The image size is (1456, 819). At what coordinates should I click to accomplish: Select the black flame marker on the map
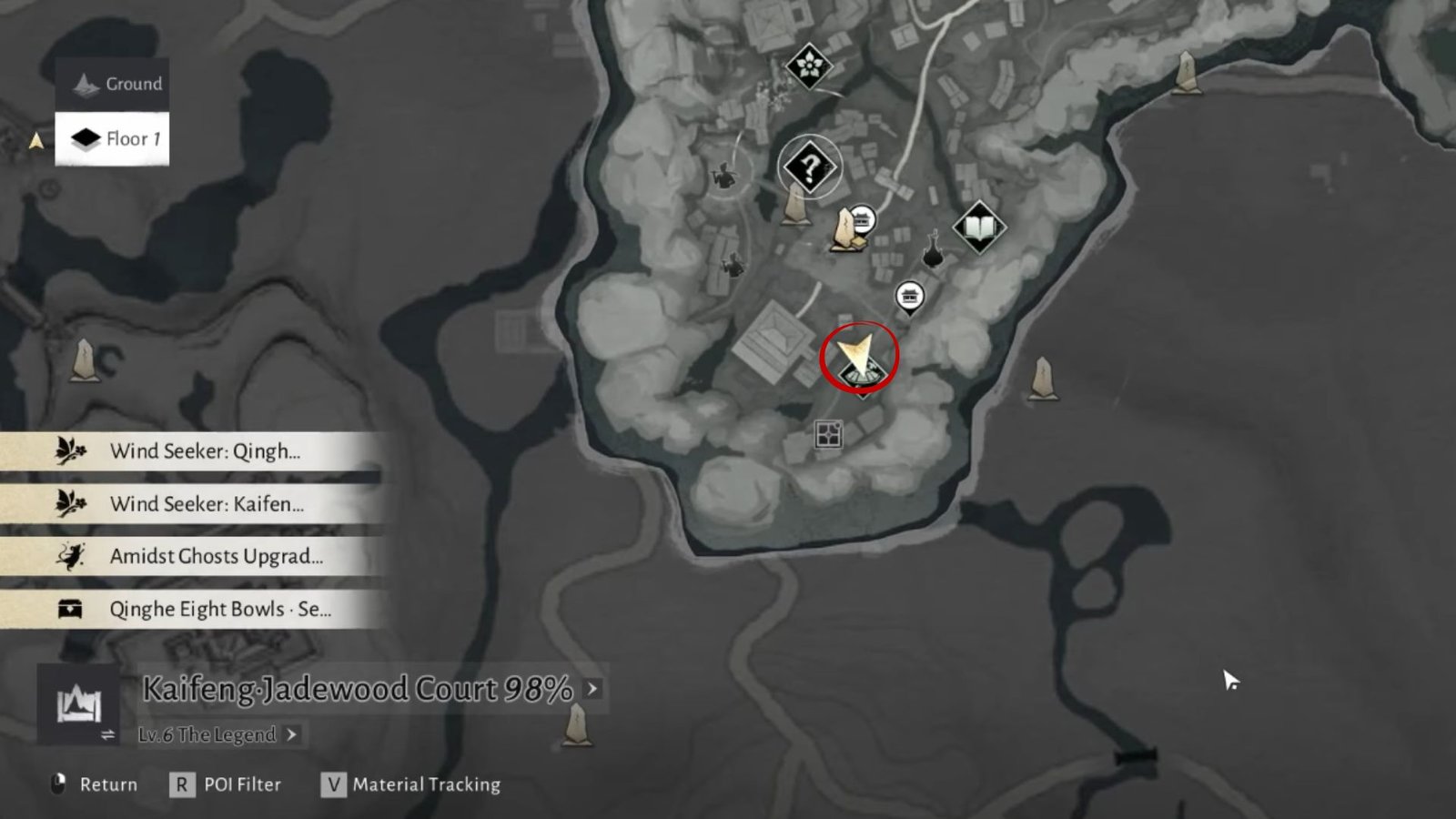click(x=932, y=250)
